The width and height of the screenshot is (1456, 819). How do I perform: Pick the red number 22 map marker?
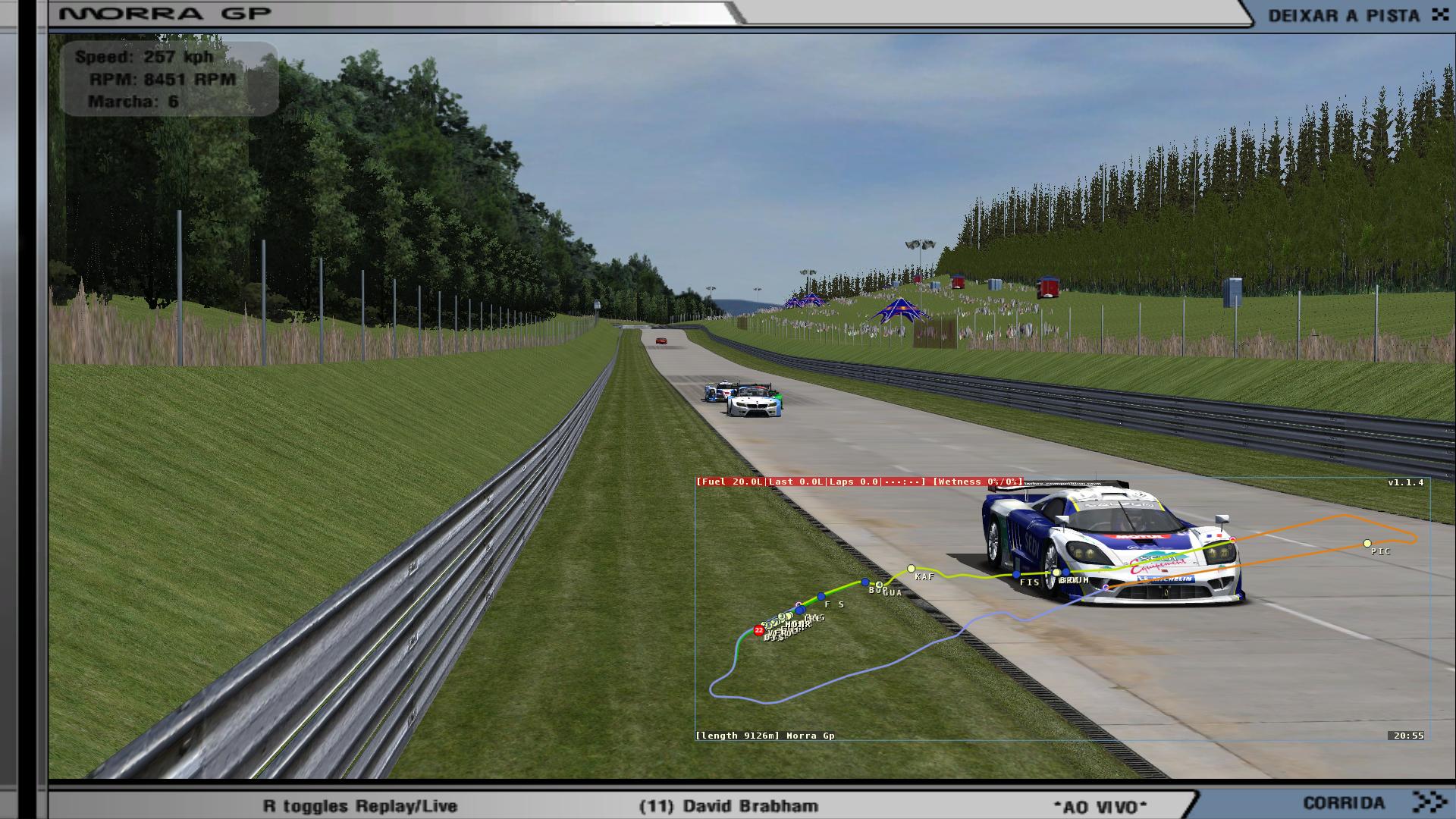coord(758,630)
